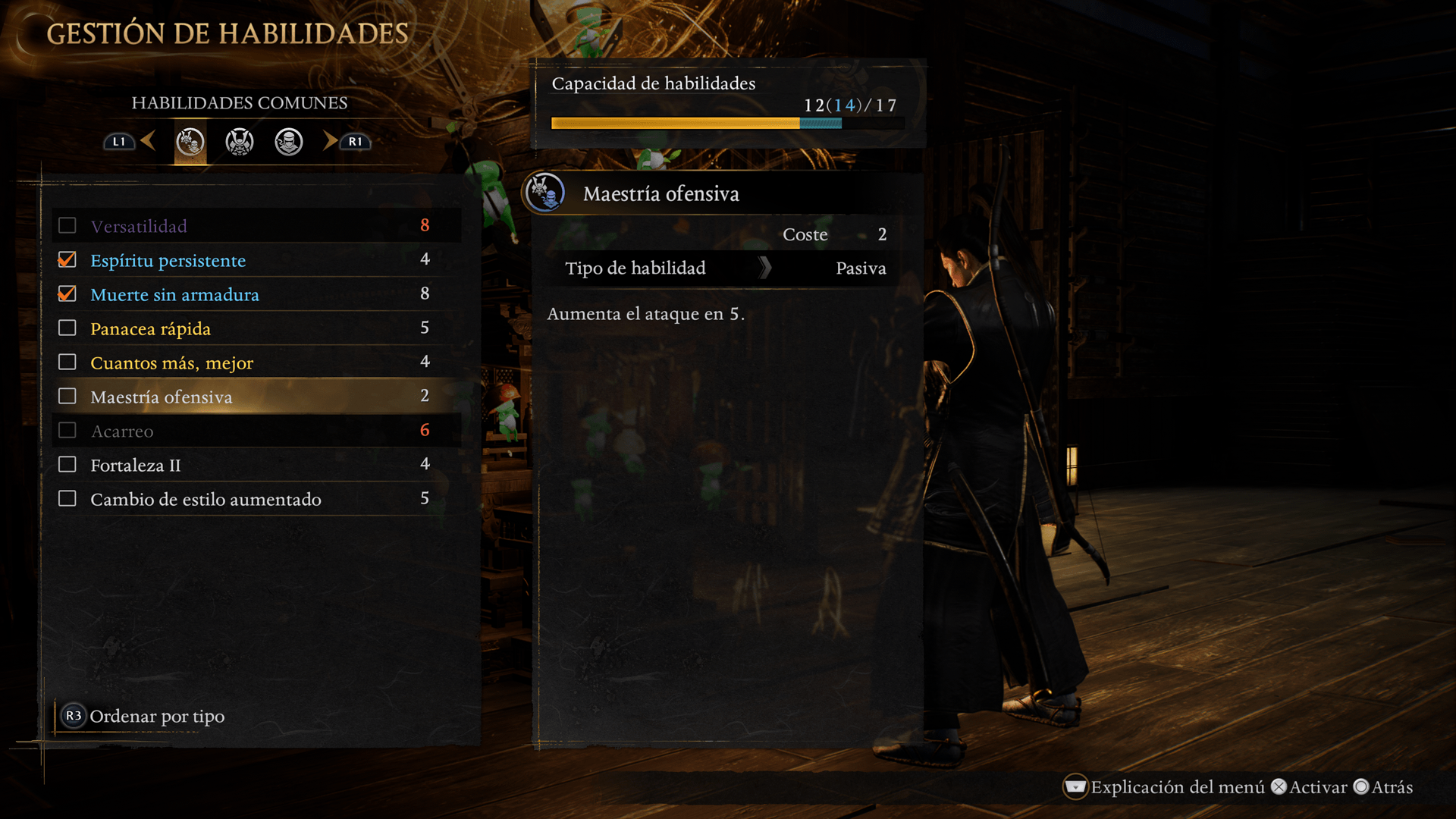Select the Versatilidad skill row

point(139,226)
